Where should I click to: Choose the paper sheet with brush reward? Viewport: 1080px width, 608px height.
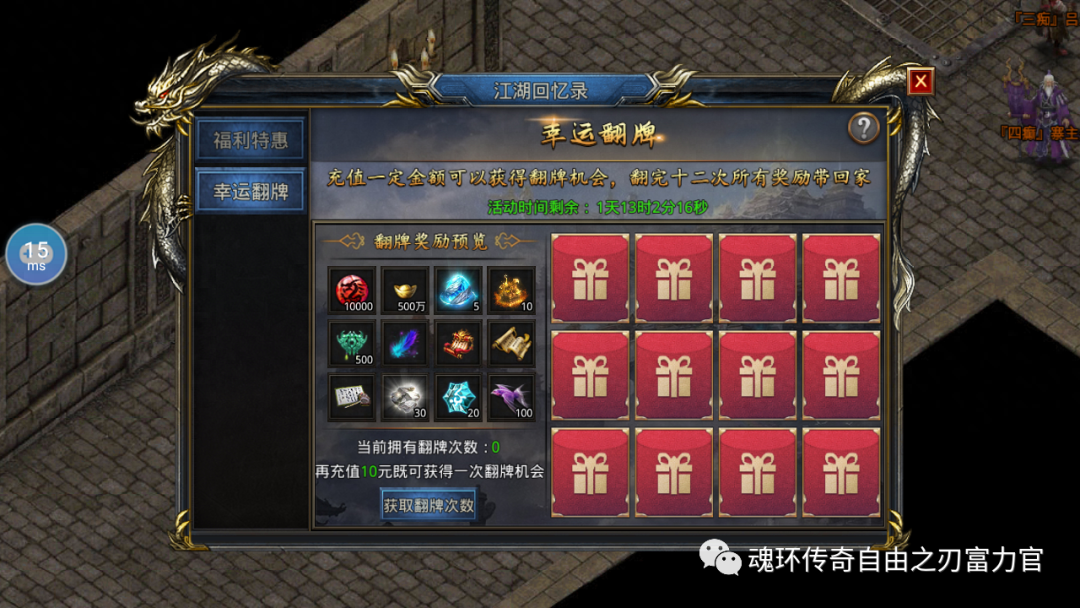pos(353,397)
